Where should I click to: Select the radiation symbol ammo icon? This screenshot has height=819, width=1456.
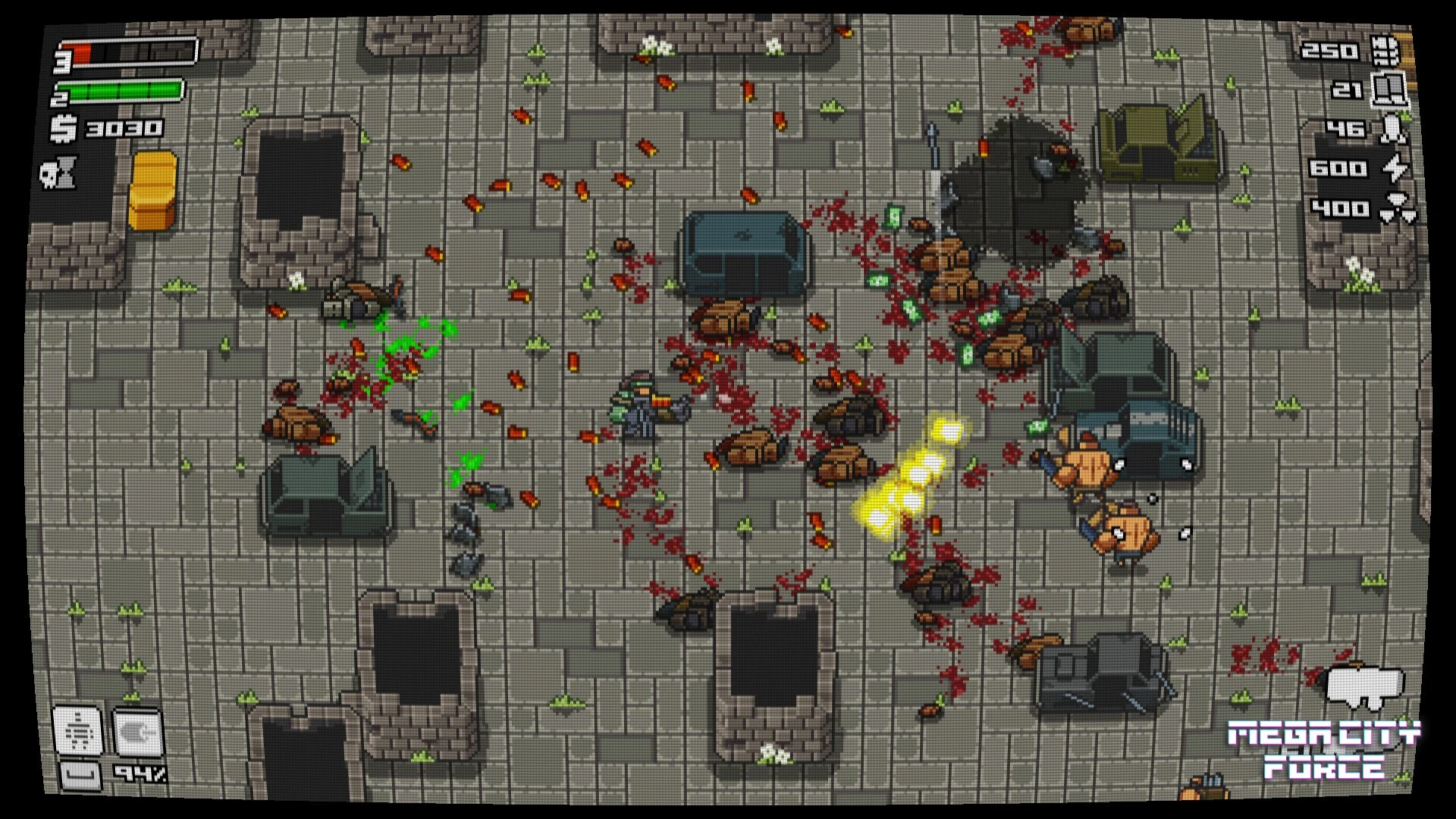pyautogui.click(x=1397, y=209)
